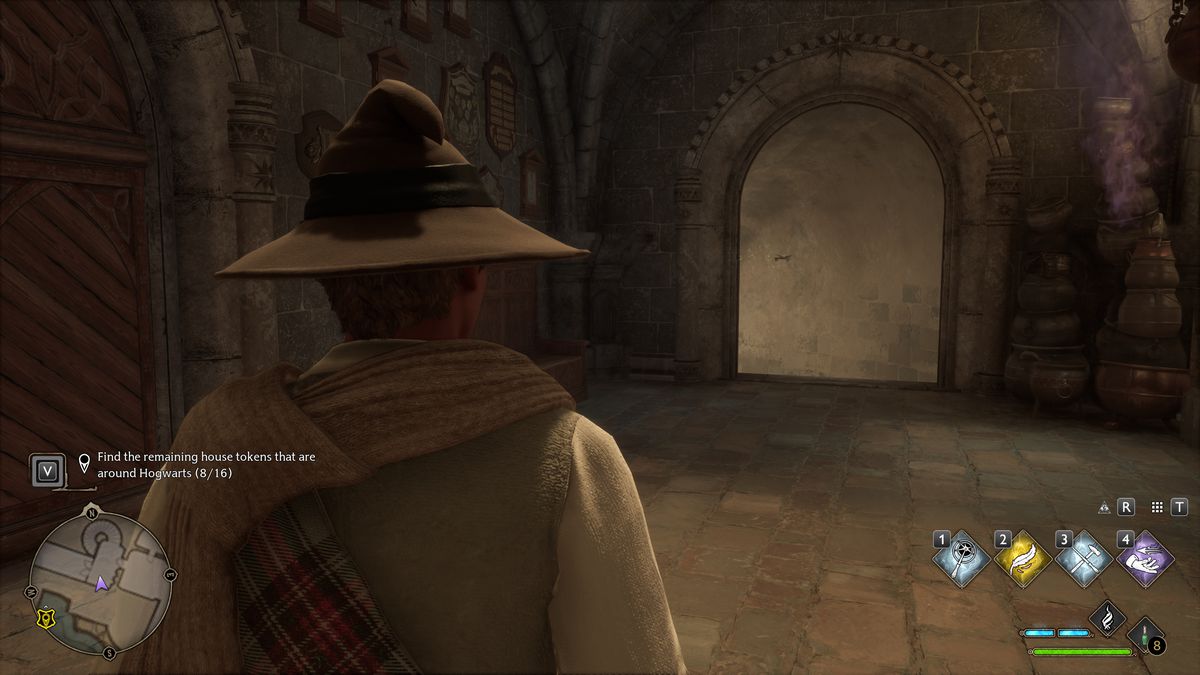Select the yellow quest marker on the minimap
1200x675 pixels.
(x=45, y=620)
